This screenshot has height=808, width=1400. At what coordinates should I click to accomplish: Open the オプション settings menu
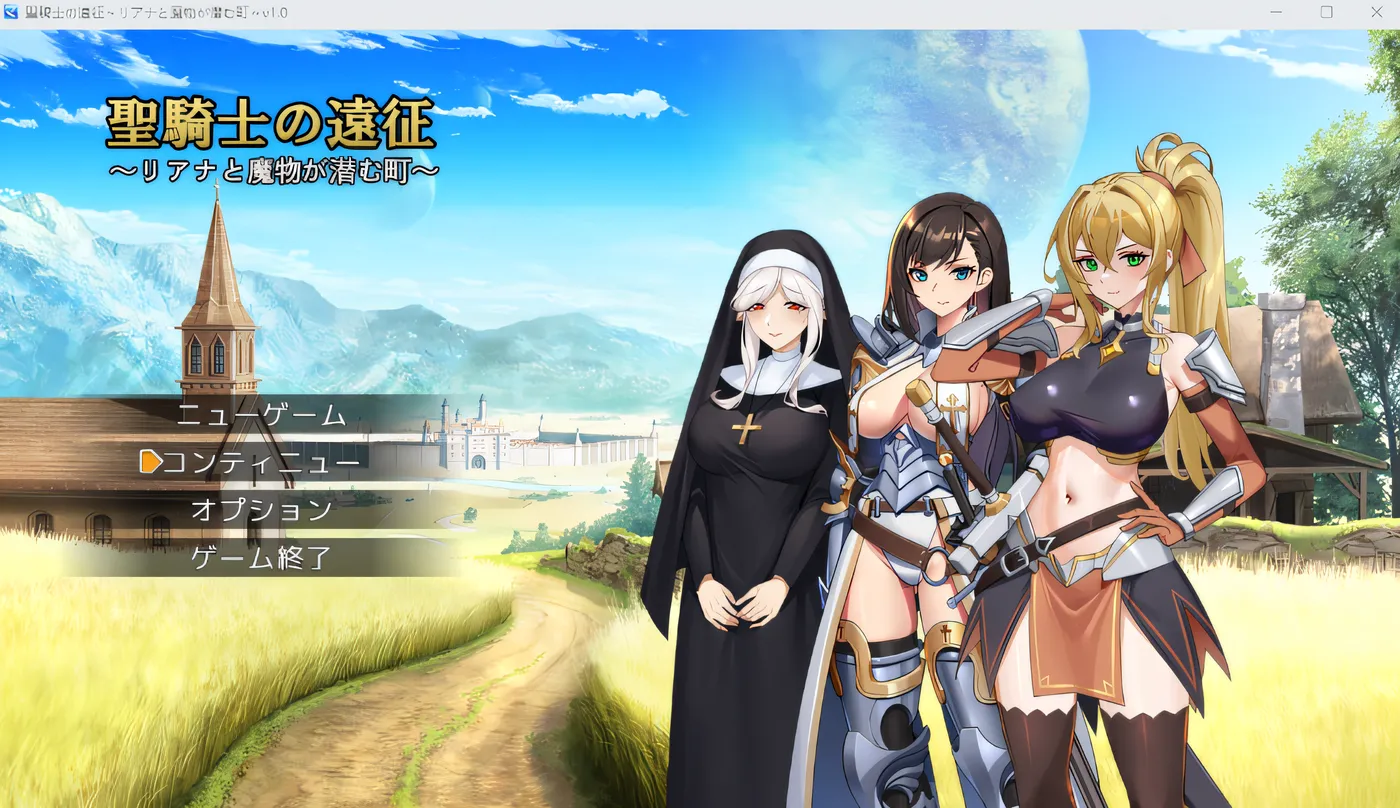click(263, 510)
